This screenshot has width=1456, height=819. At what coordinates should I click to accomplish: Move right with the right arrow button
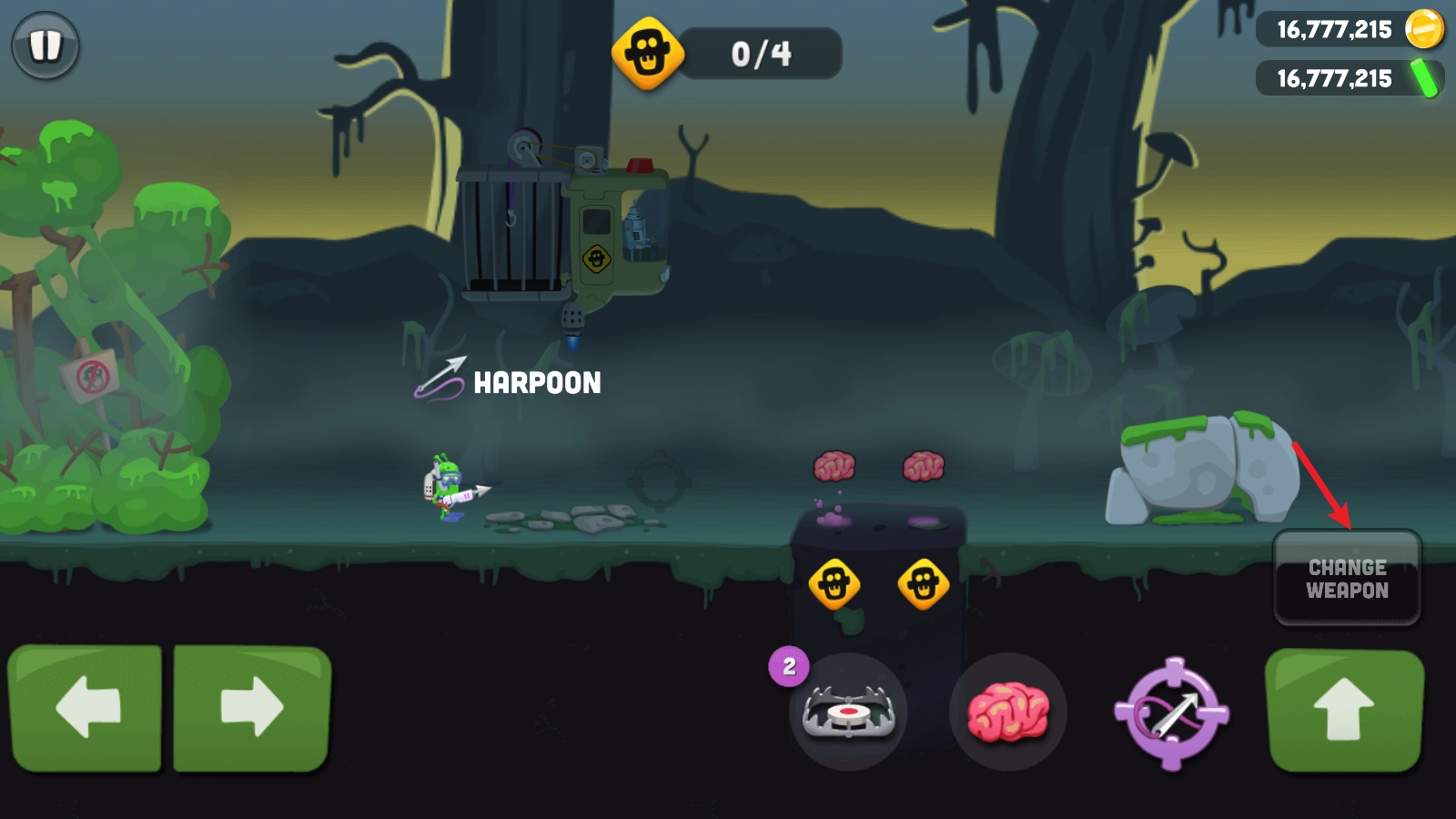tap(252, 707)
